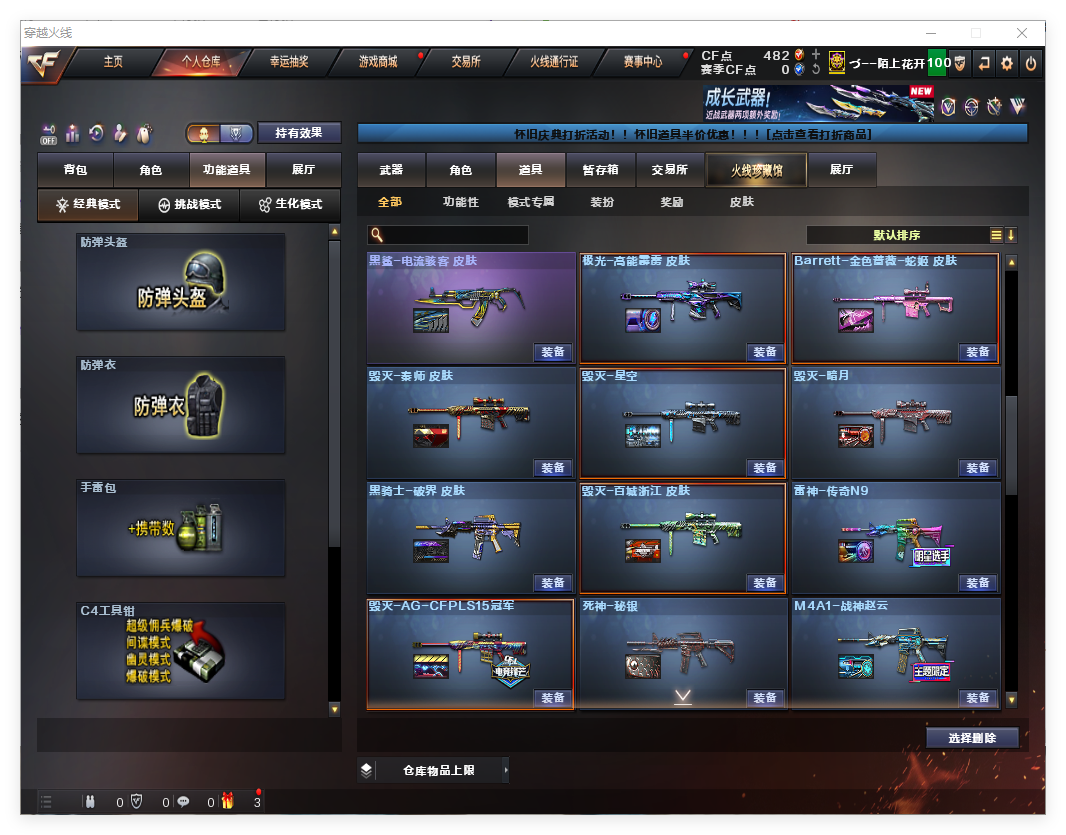Open the 游戏商城 game store
Viewport: 1066px width, 835px height.
click(x=378, y=62)
